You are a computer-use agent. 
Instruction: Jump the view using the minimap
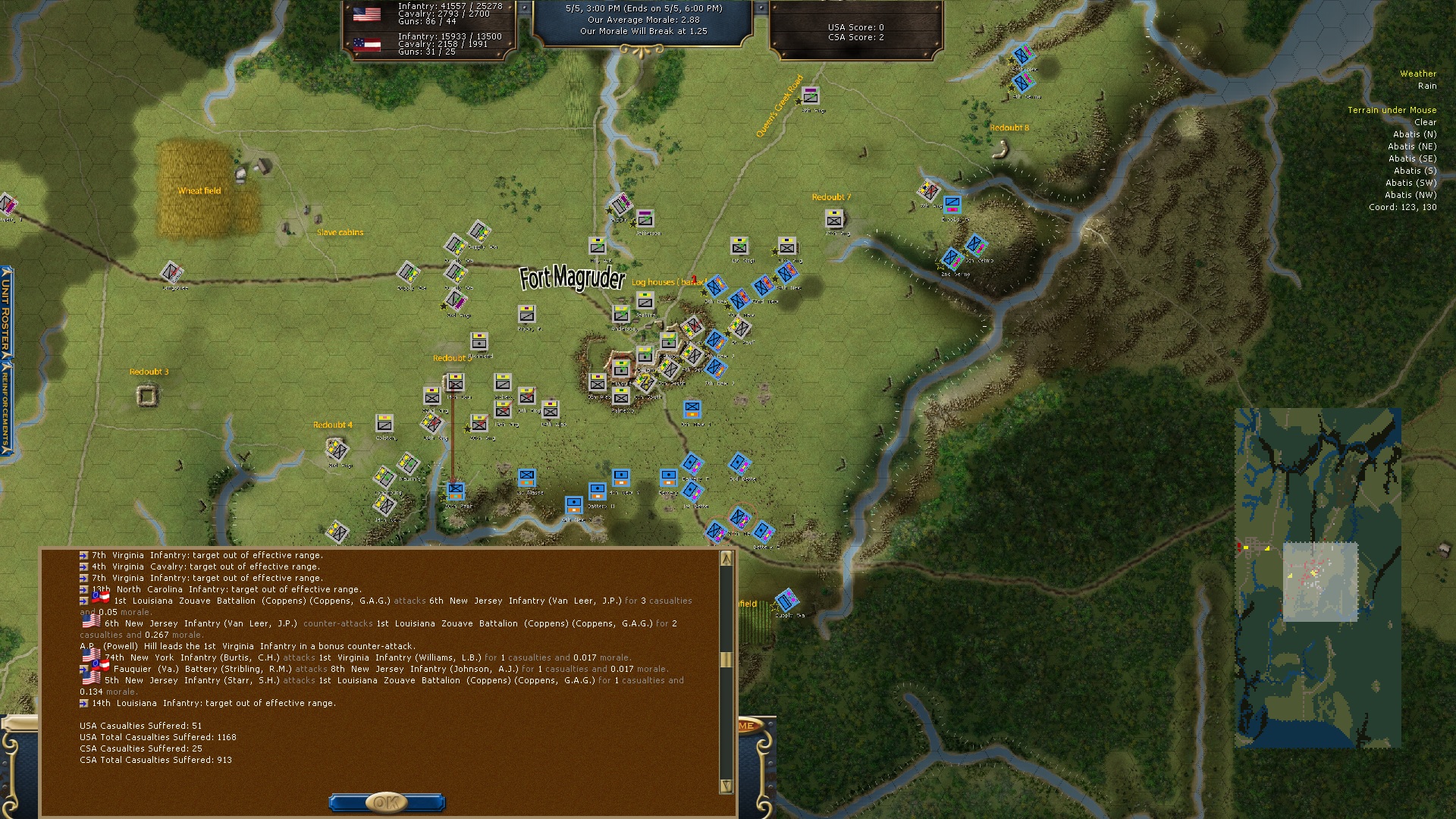click(1317, 578)
